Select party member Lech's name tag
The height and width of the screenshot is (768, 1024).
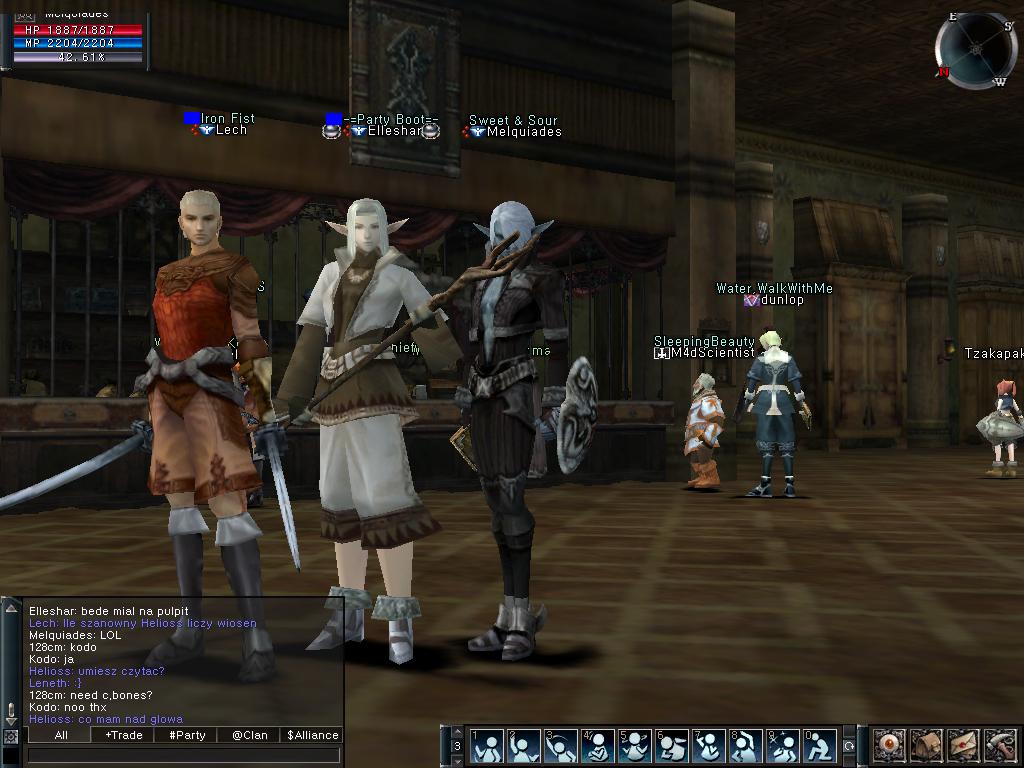point(231,130)
